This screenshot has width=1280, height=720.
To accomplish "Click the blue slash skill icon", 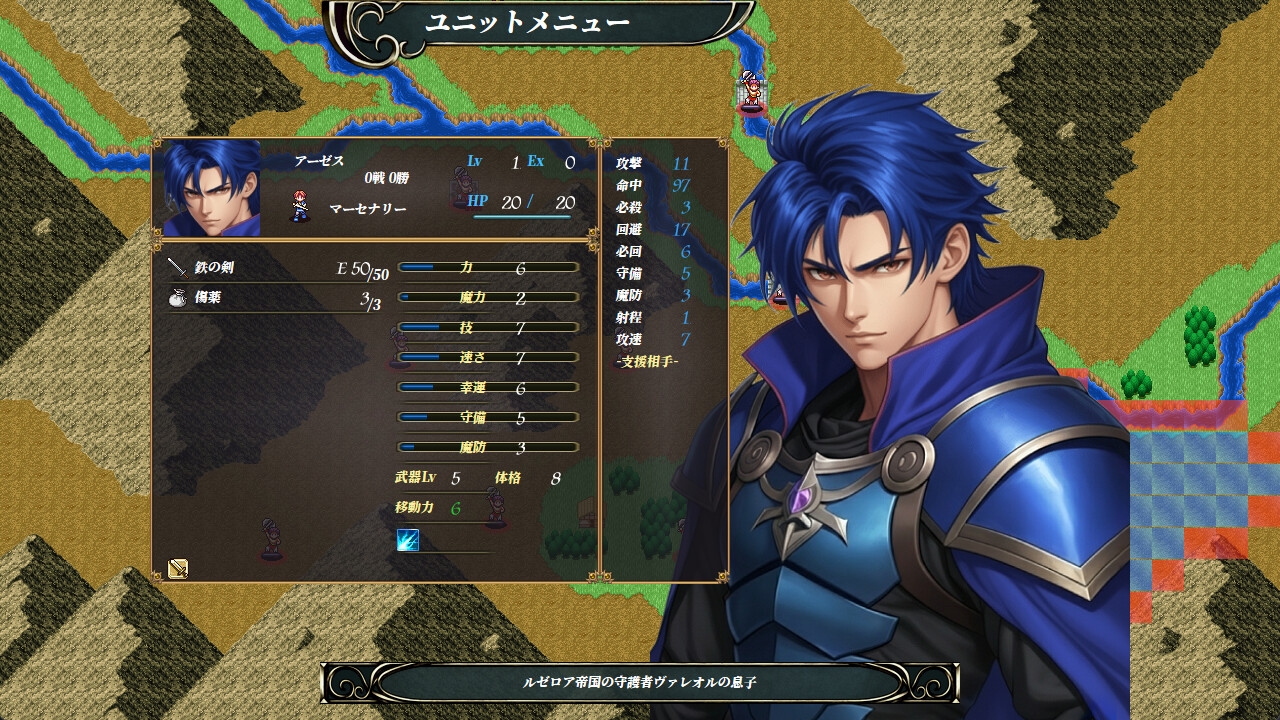I will coord(408,540).
